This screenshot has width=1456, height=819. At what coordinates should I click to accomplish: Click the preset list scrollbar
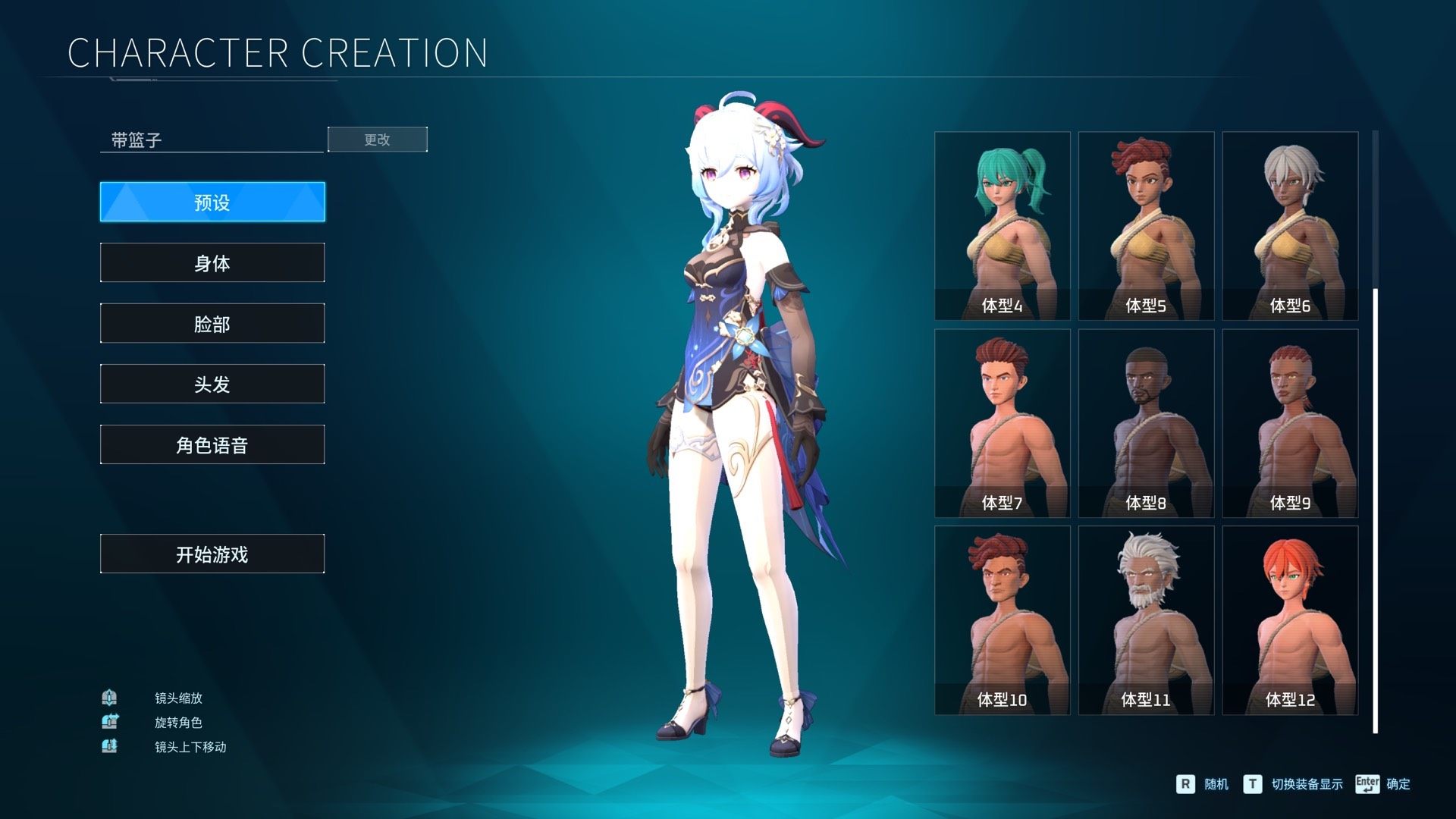[x=1375, y=510]
